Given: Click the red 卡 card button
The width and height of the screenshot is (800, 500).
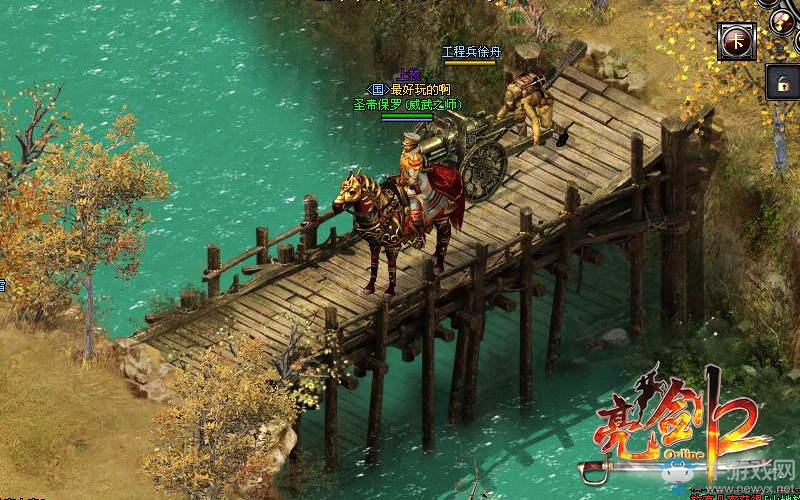Looking at the screenshot, I should (736, 42).
